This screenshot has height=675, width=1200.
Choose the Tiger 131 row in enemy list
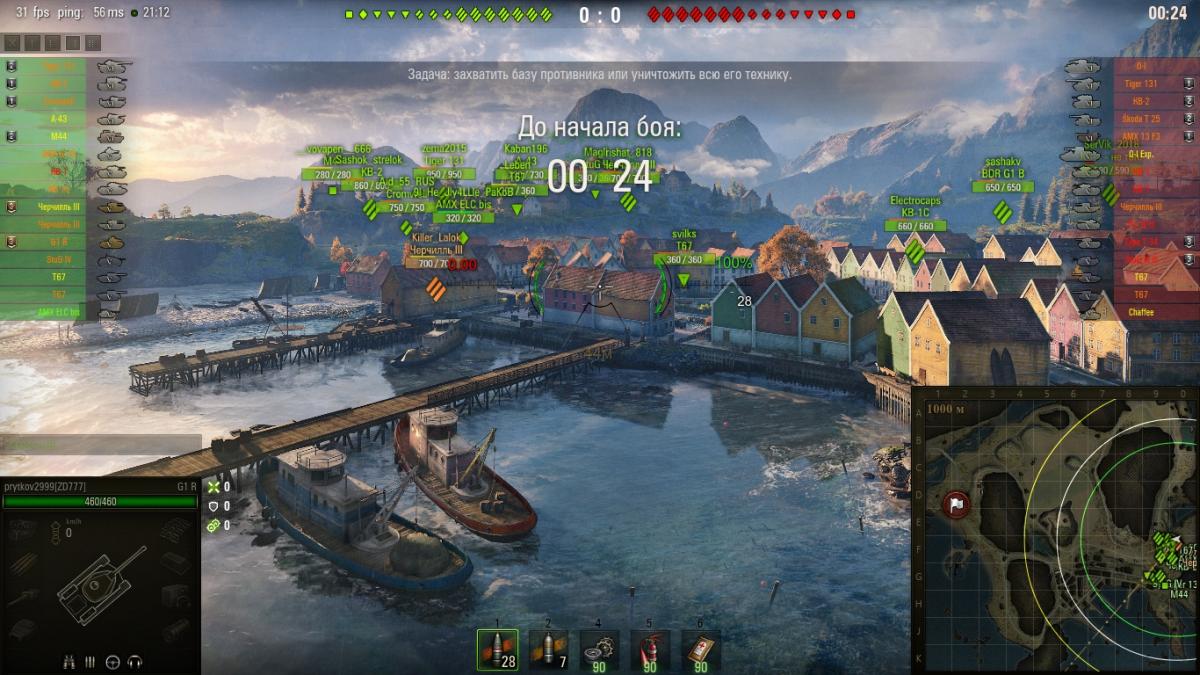(x=1140, y=84)
